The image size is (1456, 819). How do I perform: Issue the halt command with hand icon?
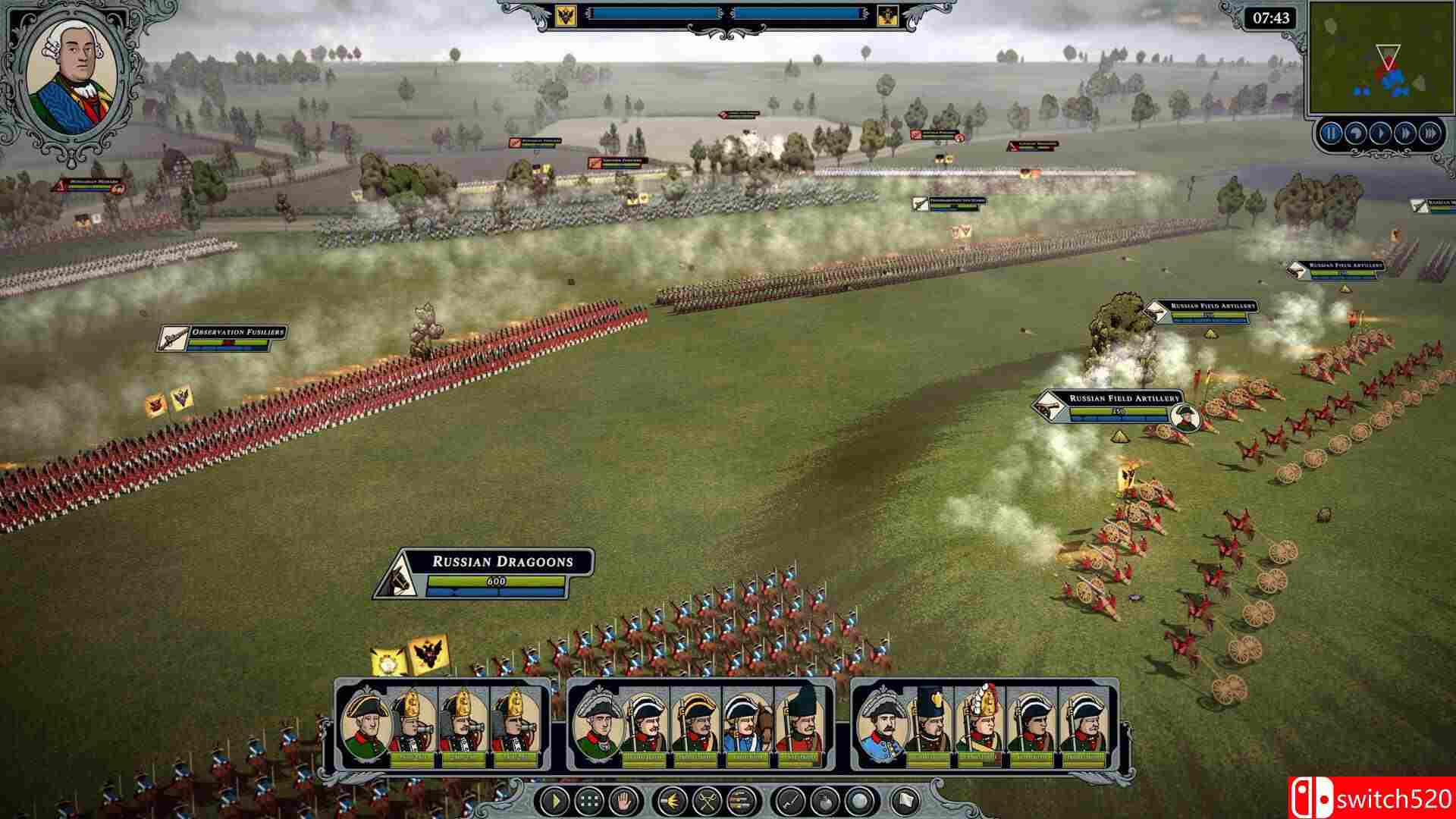[623, 800]
